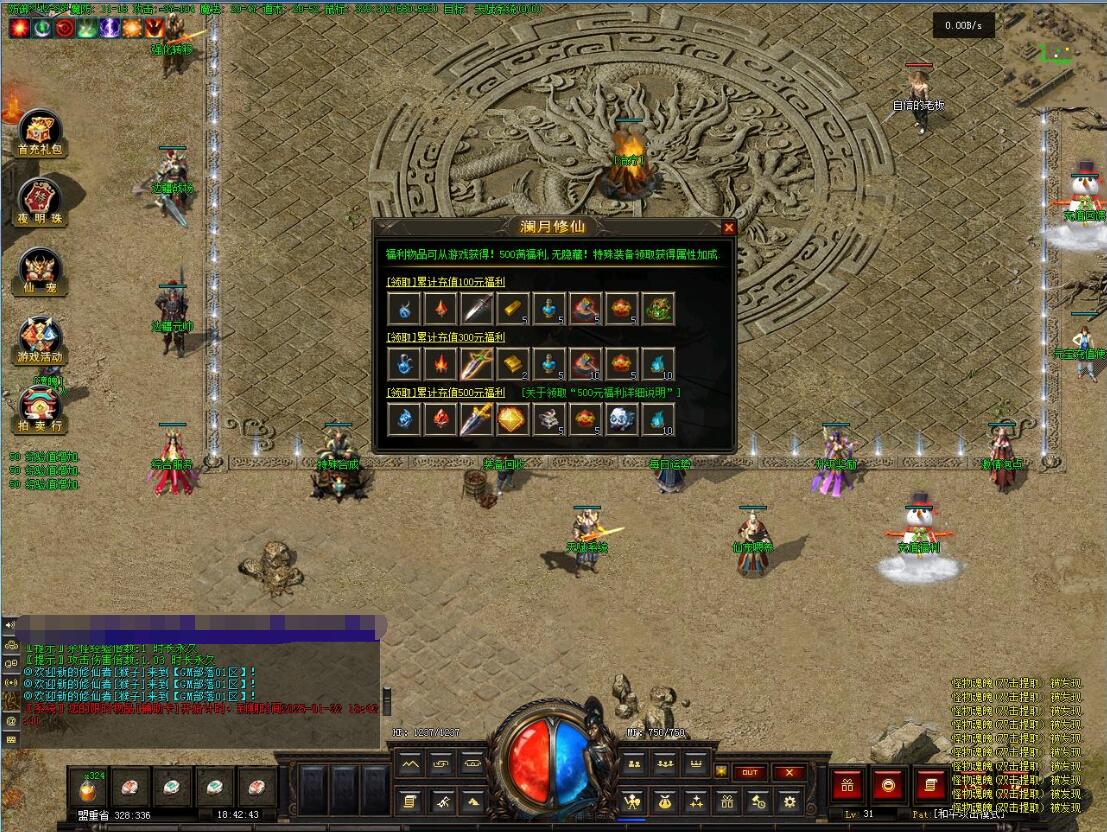Select the white skull reward in 500元 row
The height and width of the screenshot is (832, 1107).
pyautogui.click(x=621, y=419)
